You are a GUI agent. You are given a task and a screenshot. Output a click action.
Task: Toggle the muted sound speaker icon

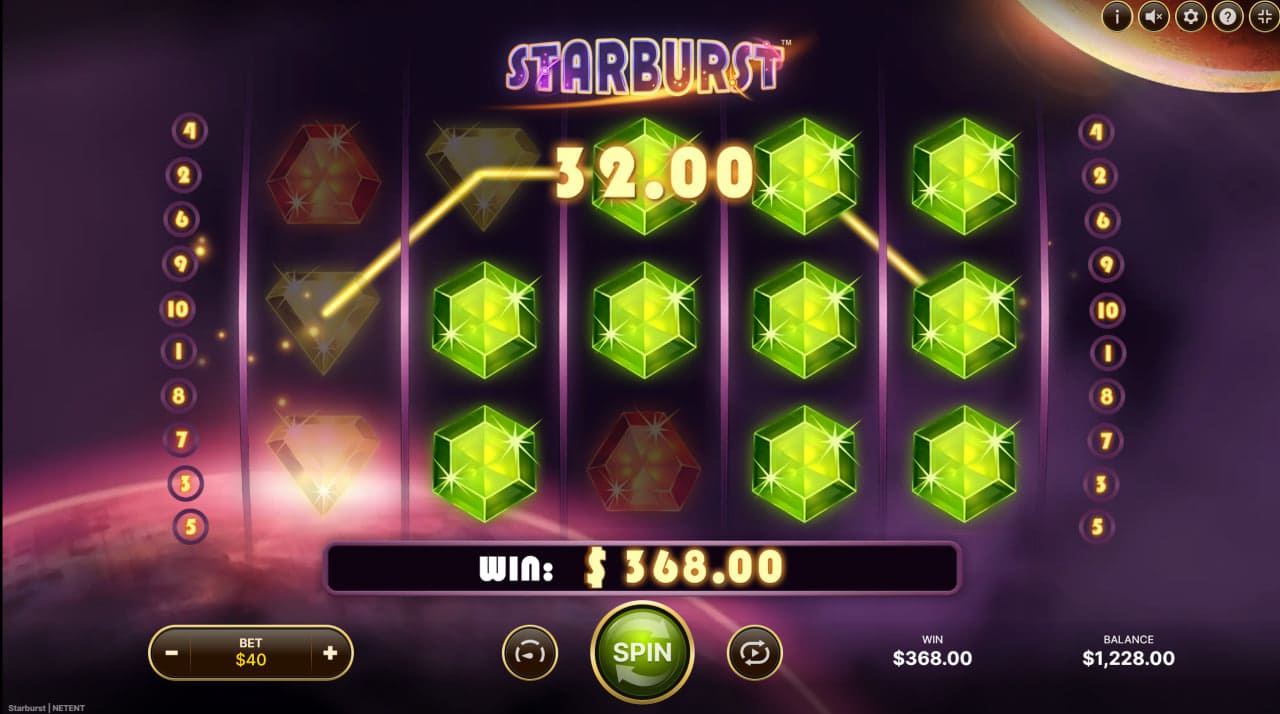tap(1154, 16)
